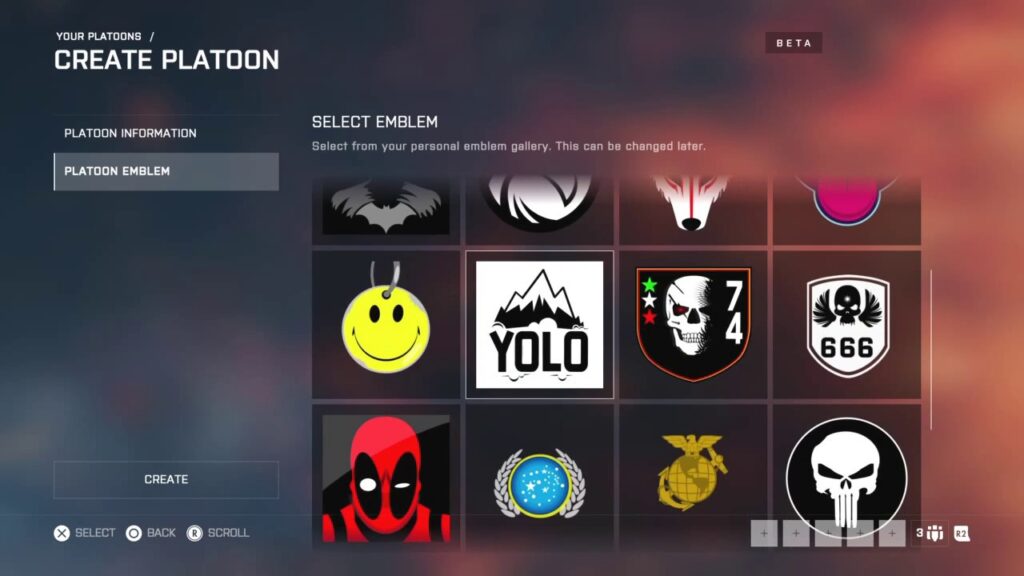Choose the pink circle emblem
The image size is (1024, 576).
tap(847, 203)
